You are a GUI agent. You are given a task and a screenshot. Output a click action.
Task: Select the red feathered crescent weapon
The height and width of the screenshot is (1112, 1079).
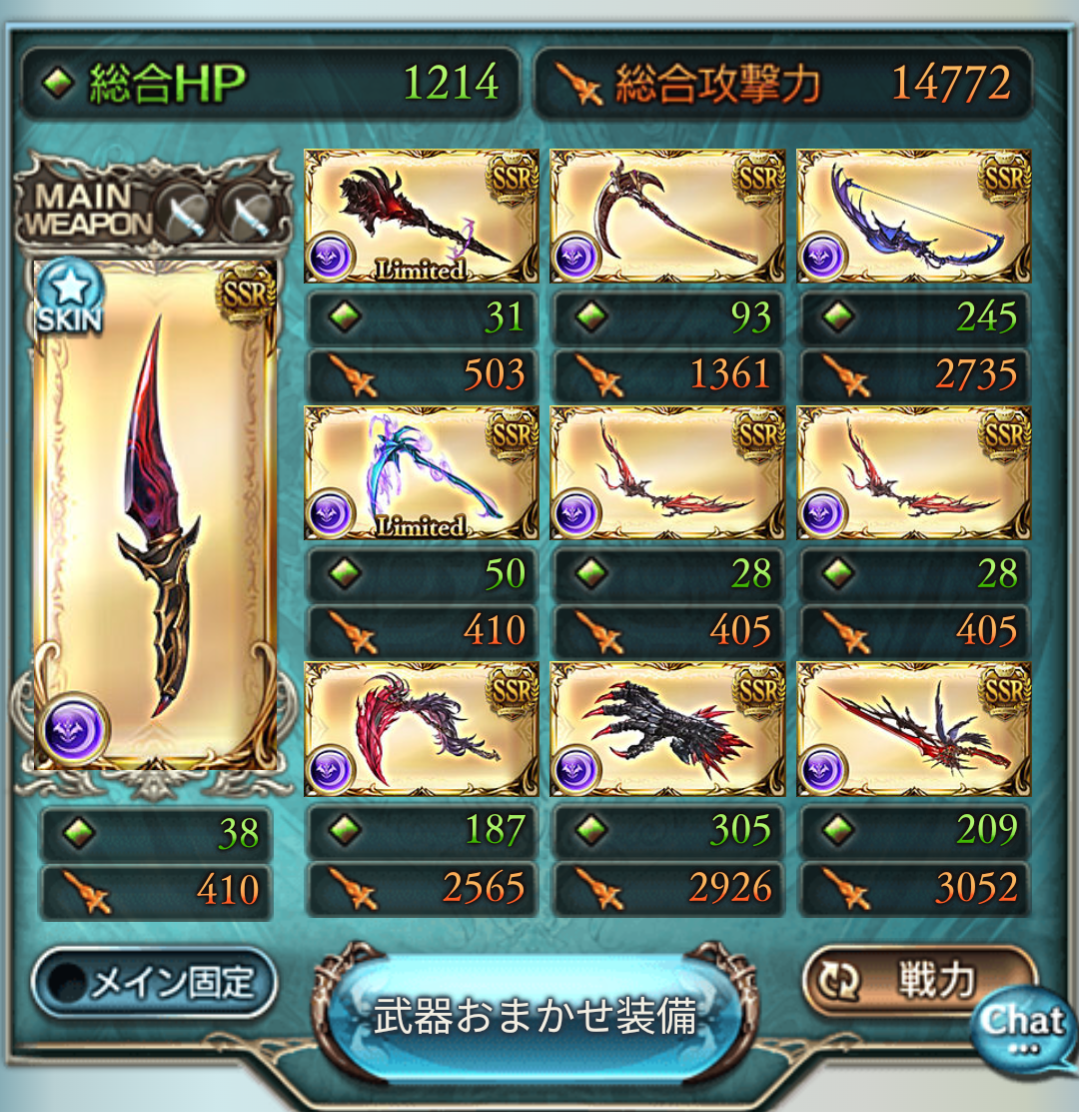coord(421,729)
